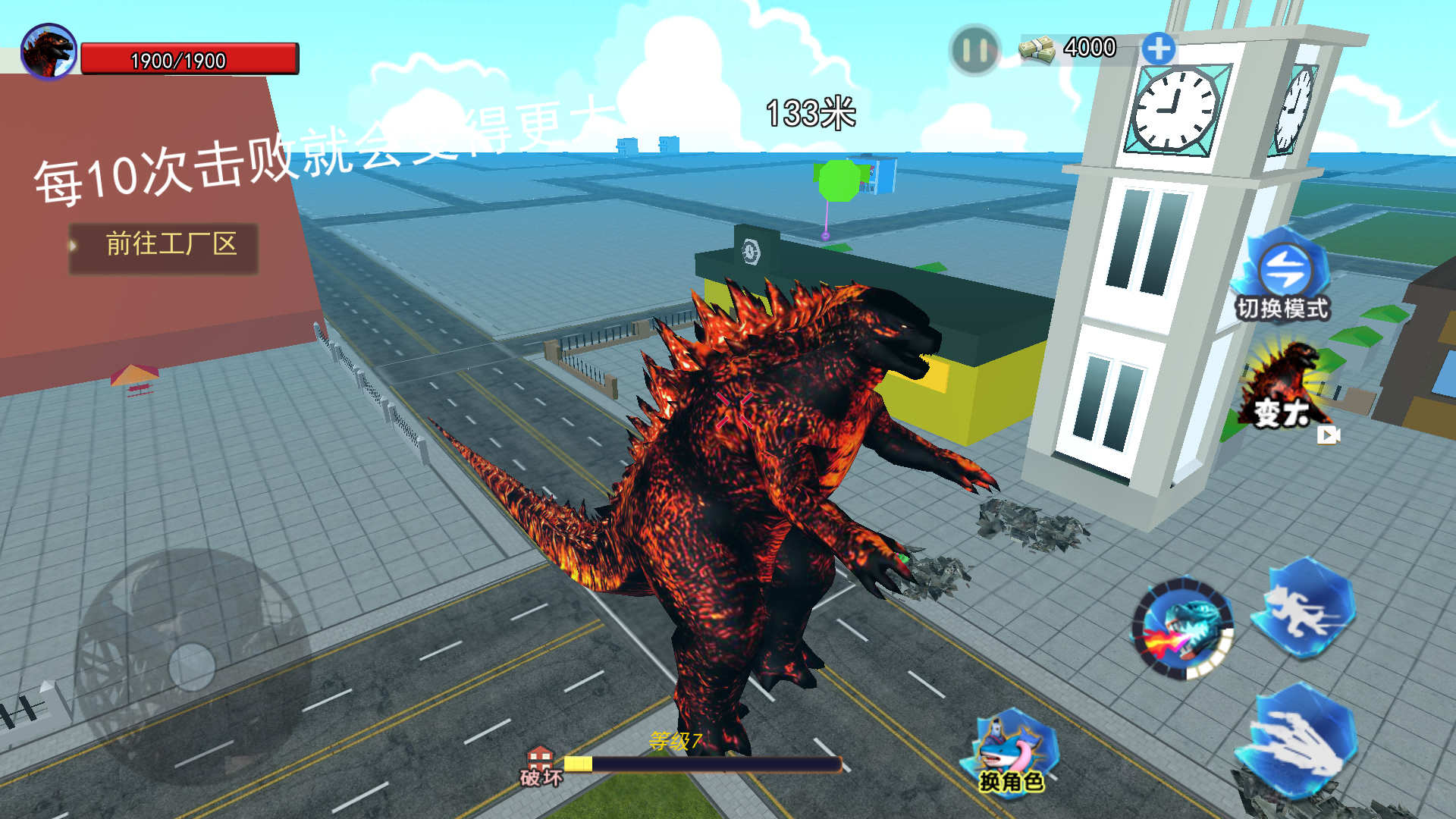Perform the claw swipe attack

(x=1298, y=739)
